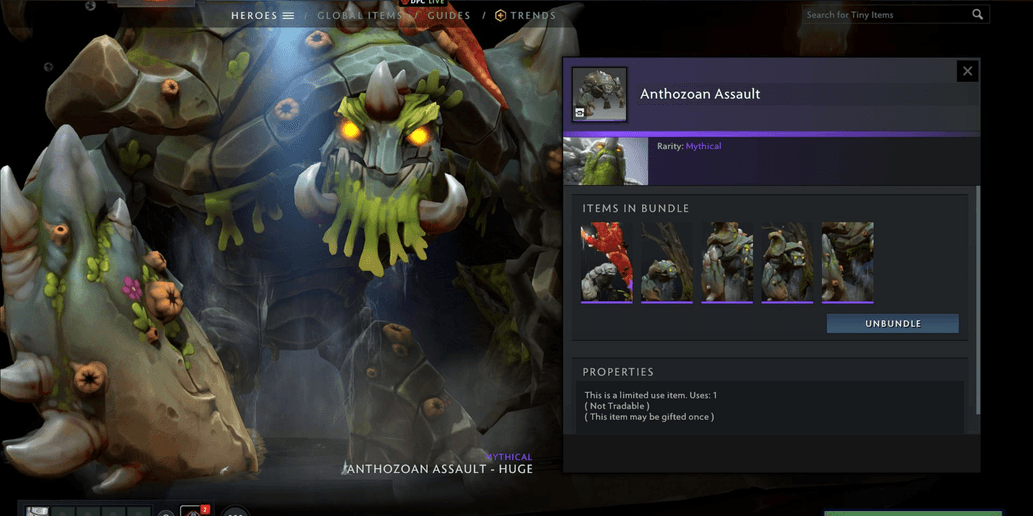Click the Search for Tiny Items field
Image resolution: width=1033 pixels, height=516 pixels.
click(x=885, y=15)
